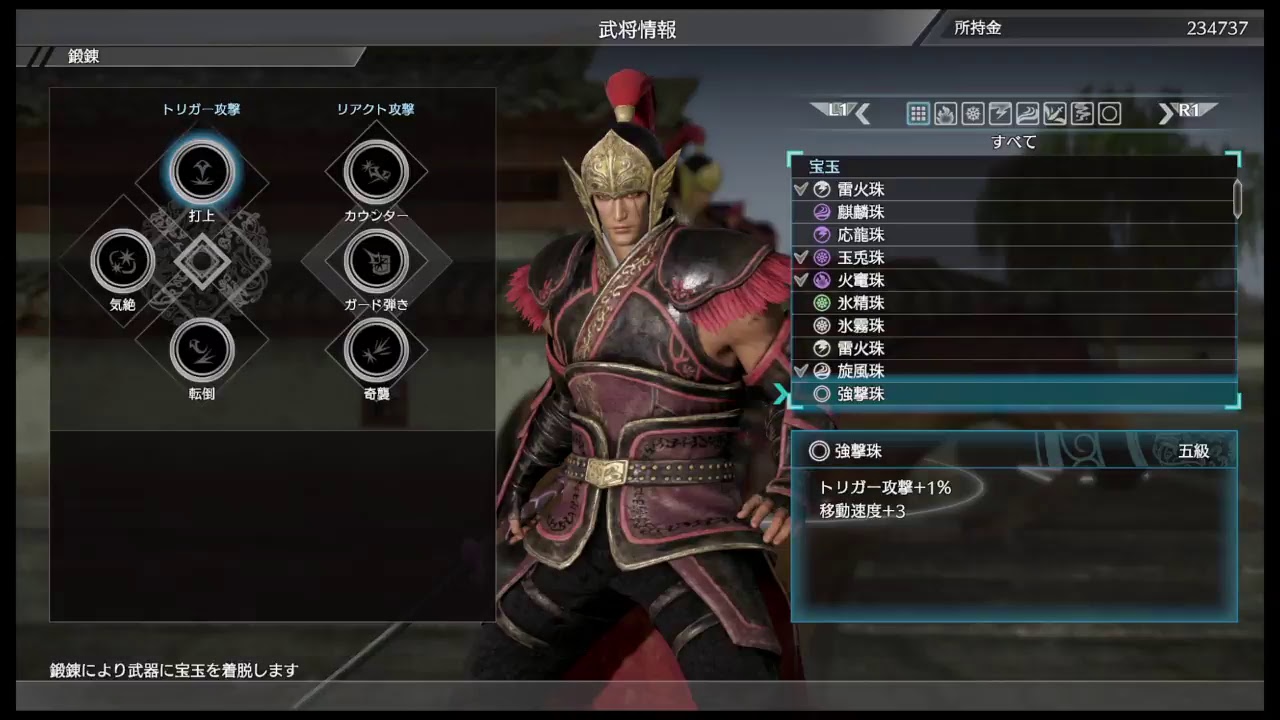Select the slash element filter icon
This screenshot has width=1280, height=720.
point(1053,113)
